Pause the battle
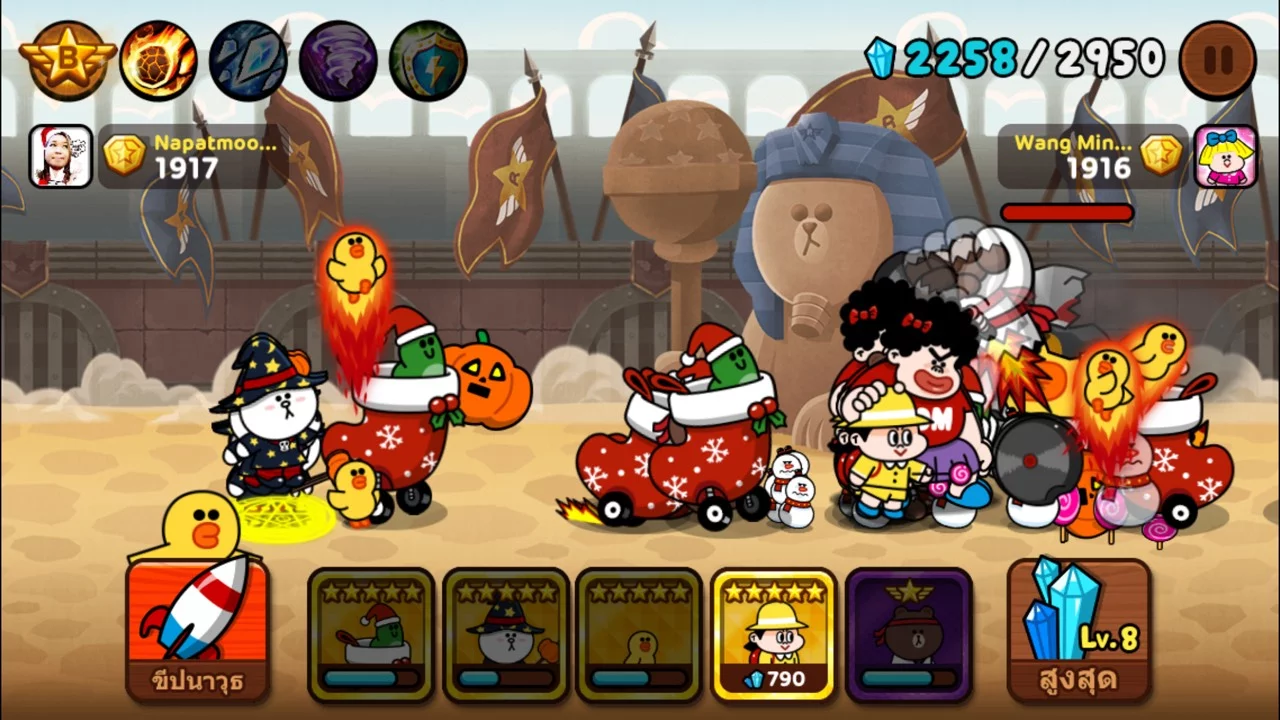Screen dimensions: 1280x720 pyautogui.click(x=1217, y=60)
